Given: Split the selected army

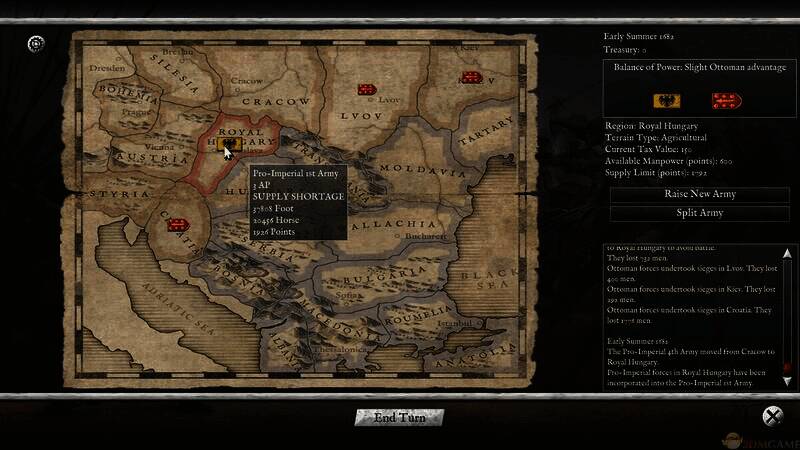Looking at the screenshot, I should point(697,213).
